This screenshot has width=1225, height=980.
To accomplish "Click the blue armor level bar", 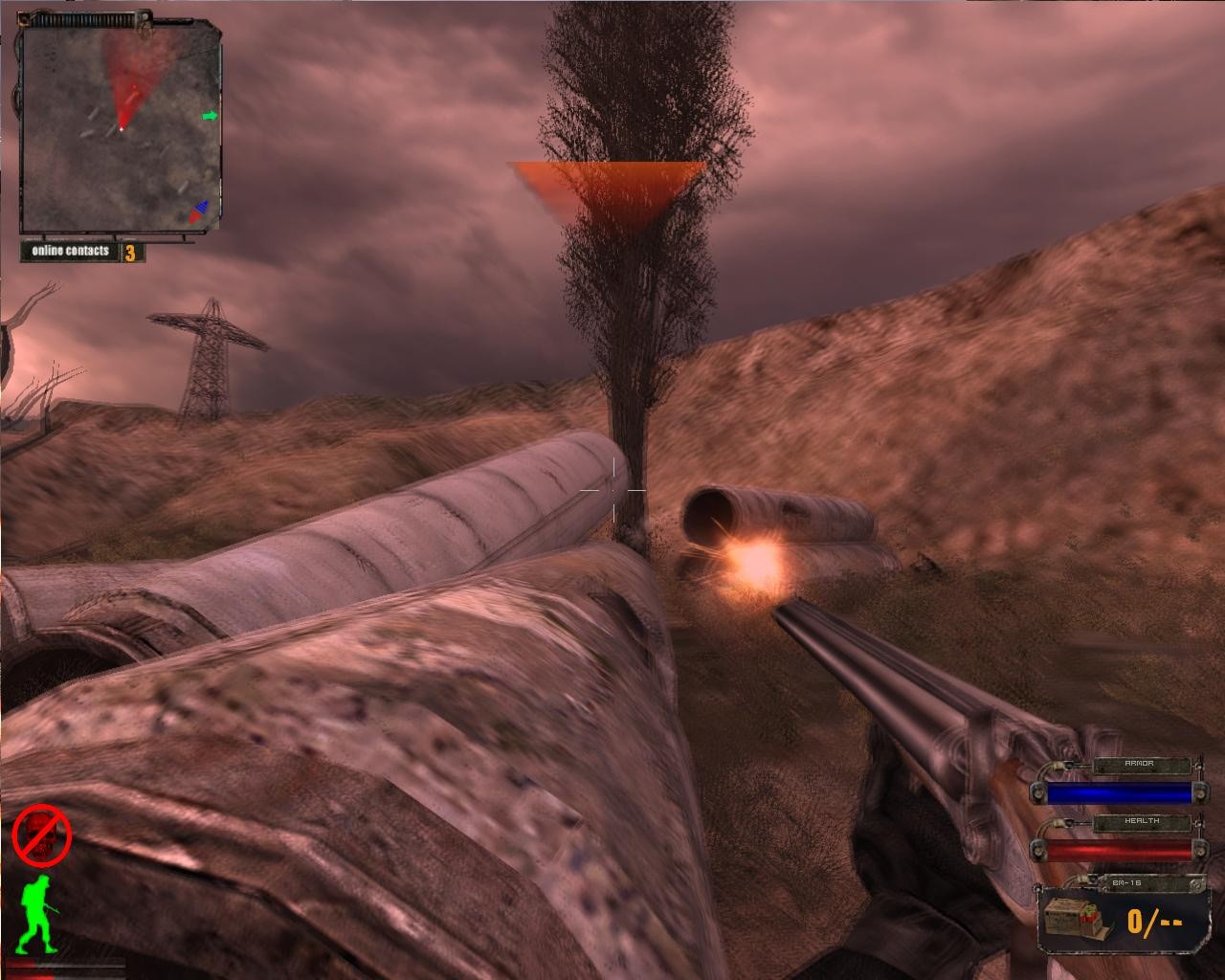I will tap(1120, 791).
